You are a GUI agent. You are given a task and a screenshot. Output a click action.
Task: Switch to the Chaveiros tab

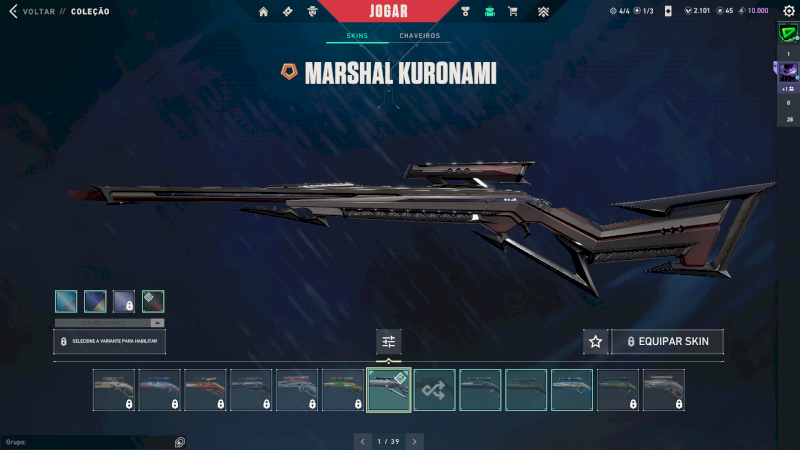(419, 36)
